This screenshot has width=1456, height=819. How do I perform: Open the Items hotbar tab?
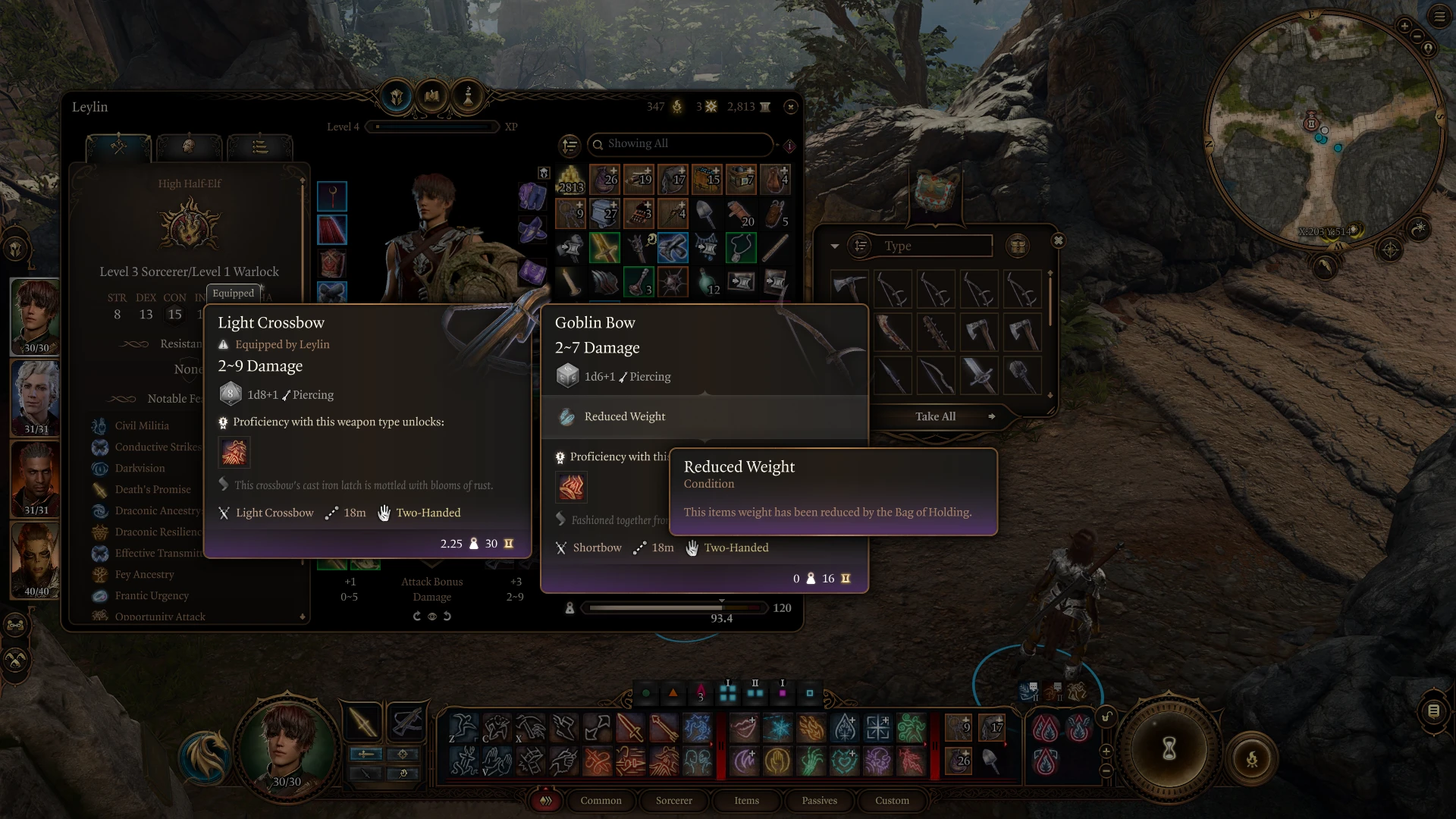coord(746,801)
